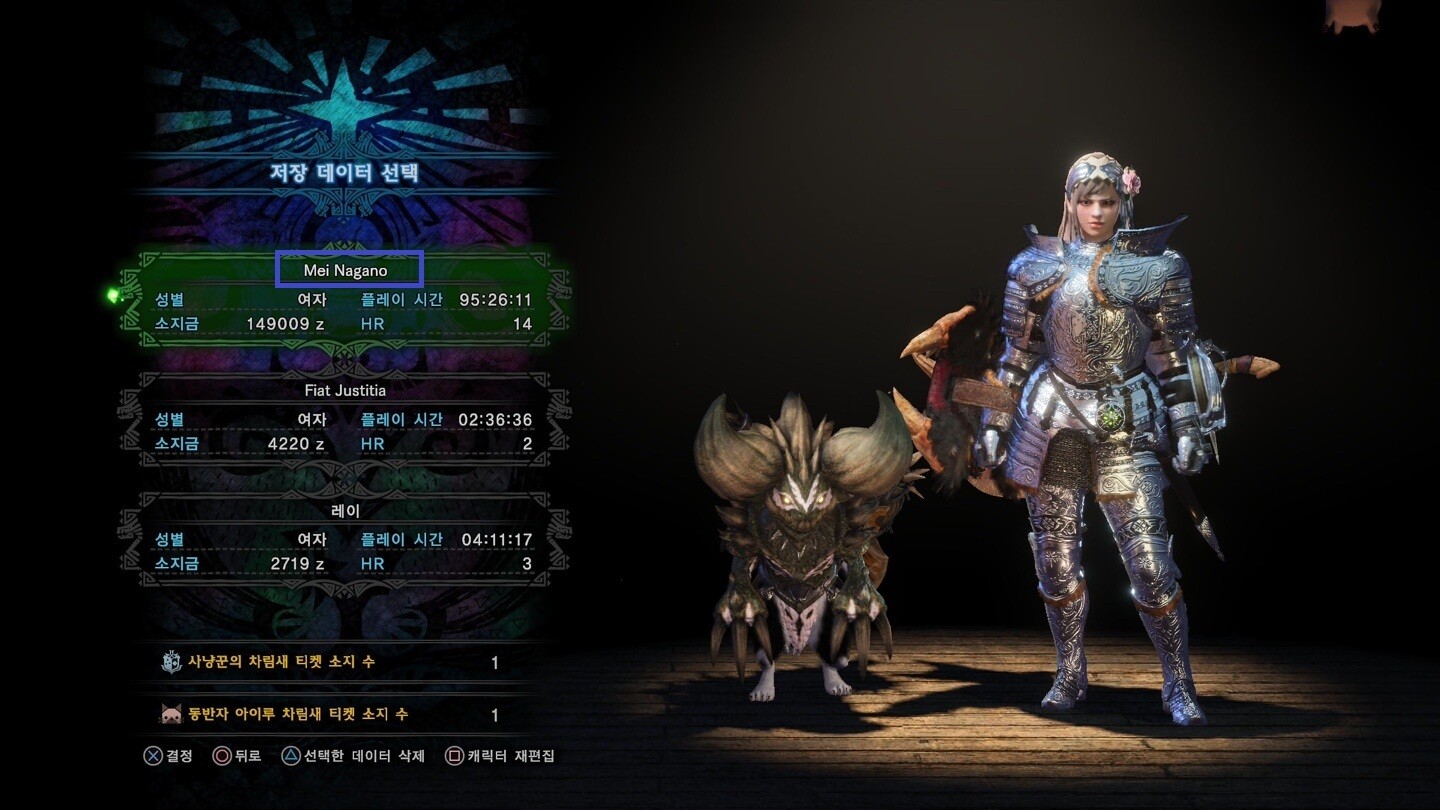Choose the Fiat Justitia save slot
Viewport: 1440px width, 810px height.
tap(345, 417)
